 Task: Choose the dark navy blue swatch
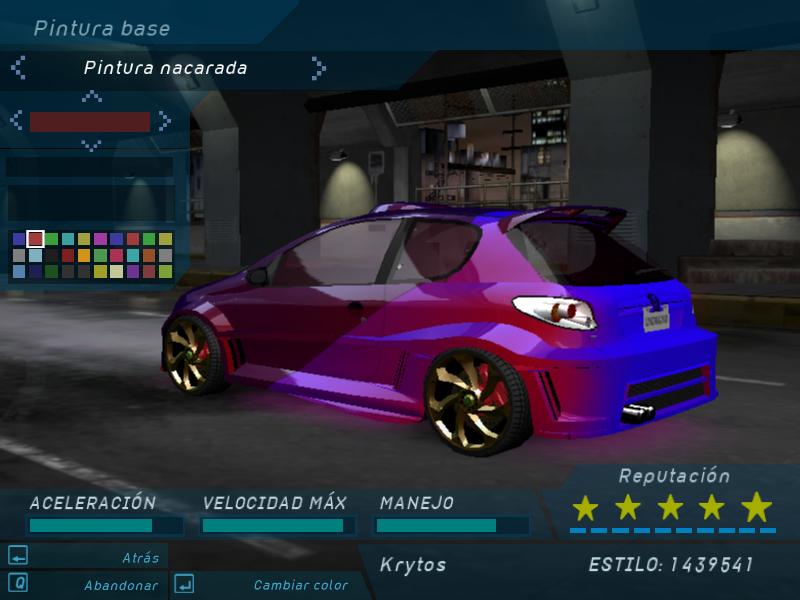click(x=35, y=271)
